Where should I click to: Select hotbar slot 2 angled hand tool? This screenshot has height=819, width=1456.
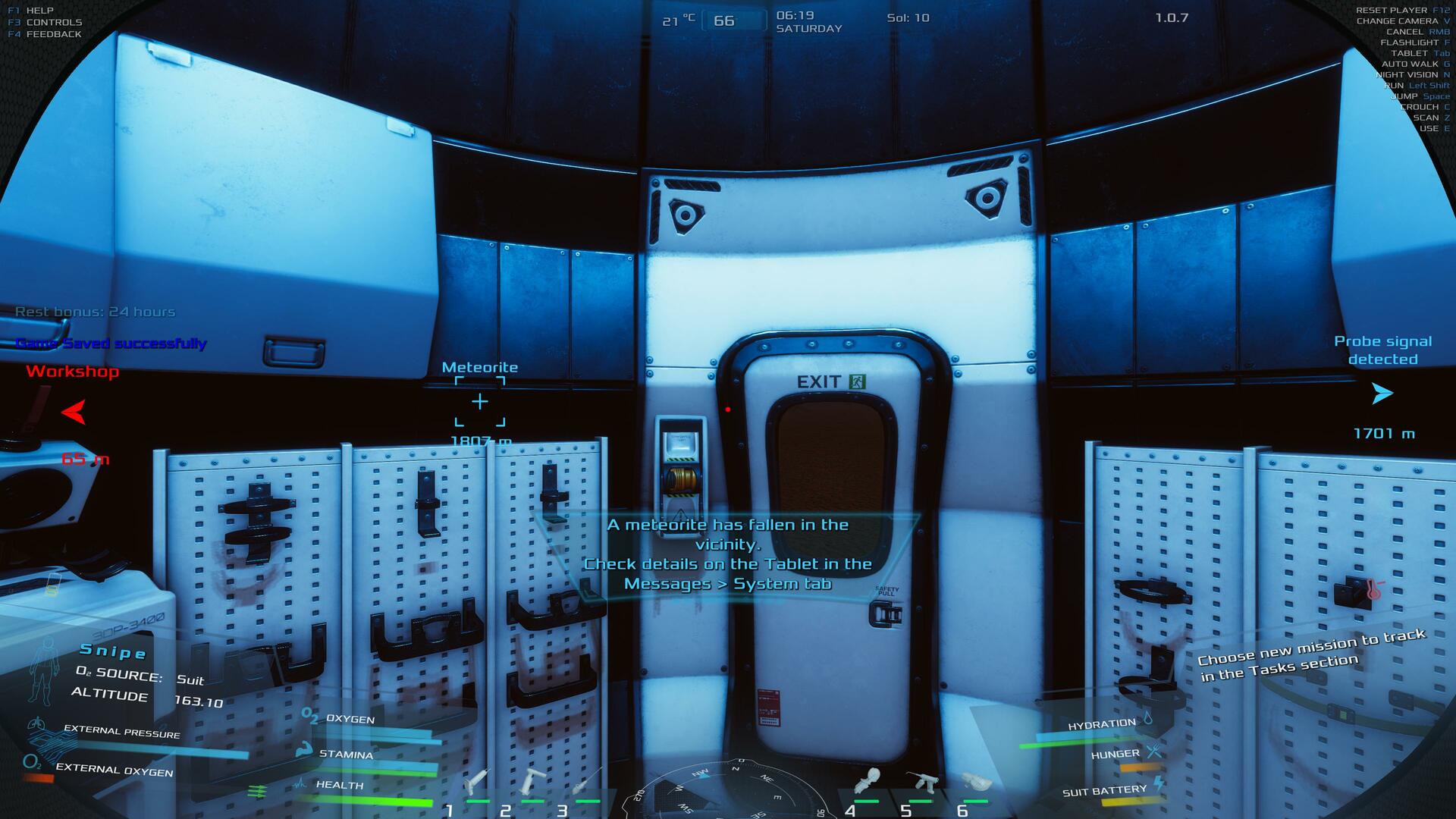532,781
